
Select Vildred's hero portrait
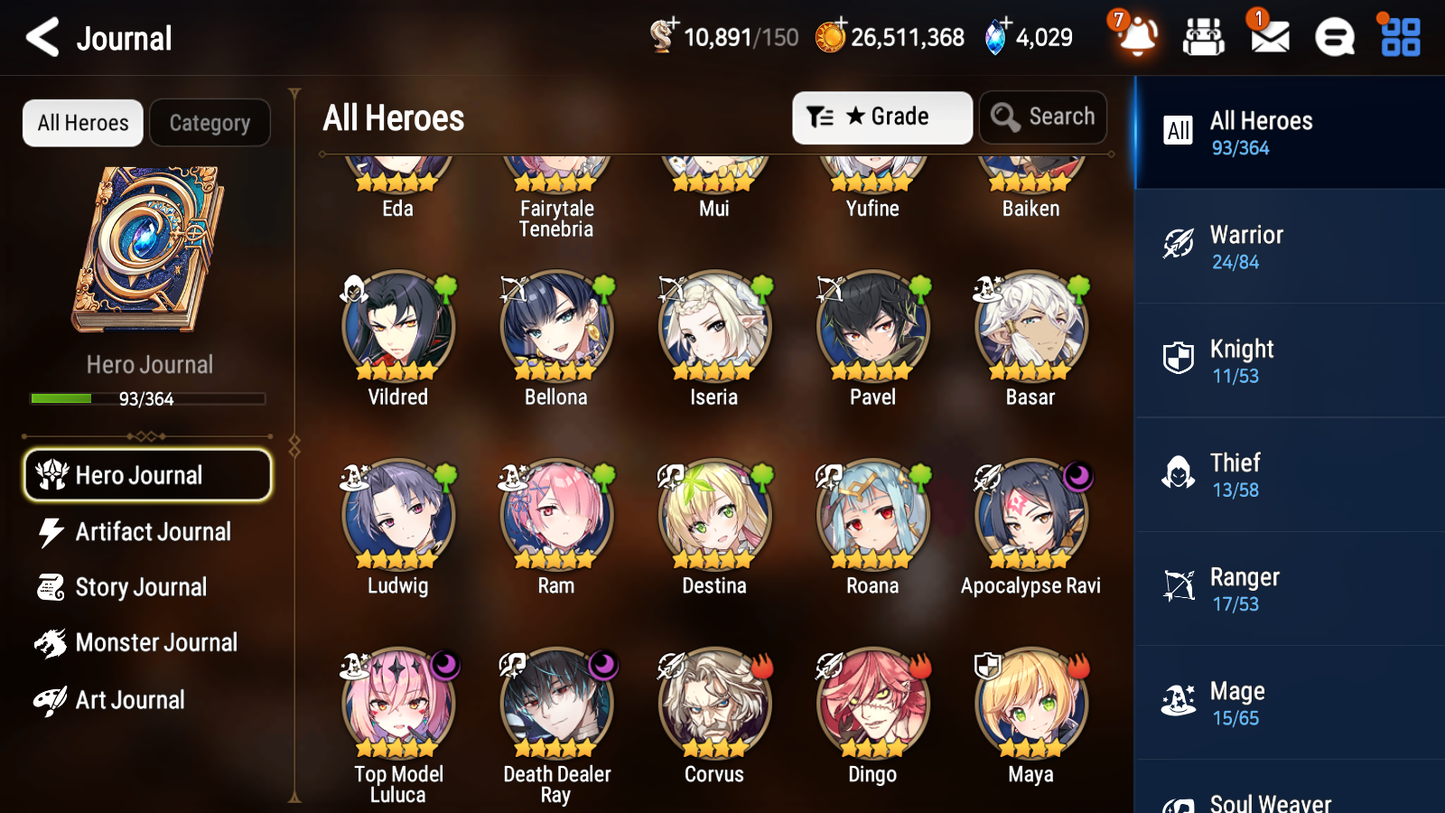coord(398,326)
